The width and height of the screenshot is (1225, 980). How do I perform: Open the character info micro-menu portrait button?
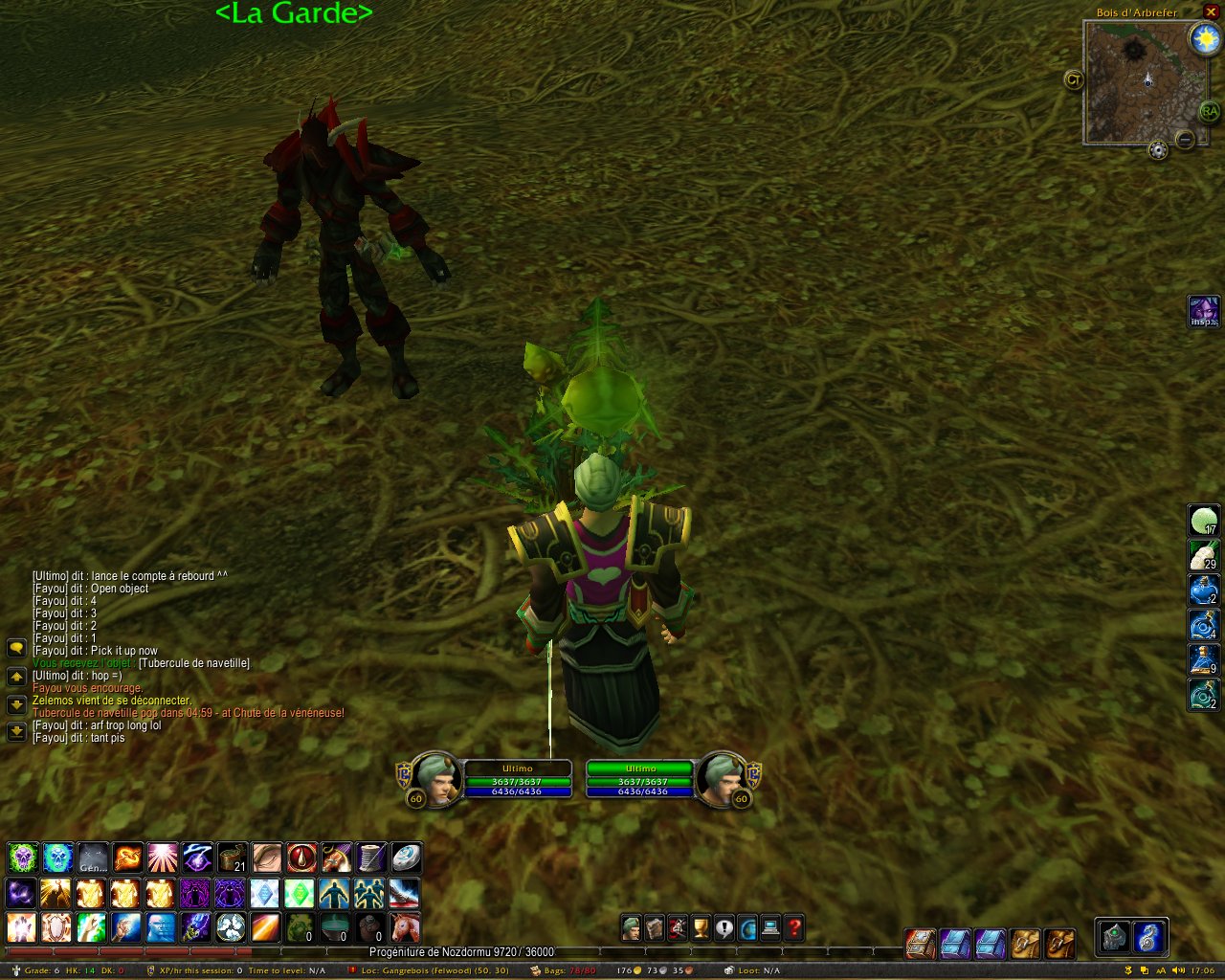click(x=631, y=927)
